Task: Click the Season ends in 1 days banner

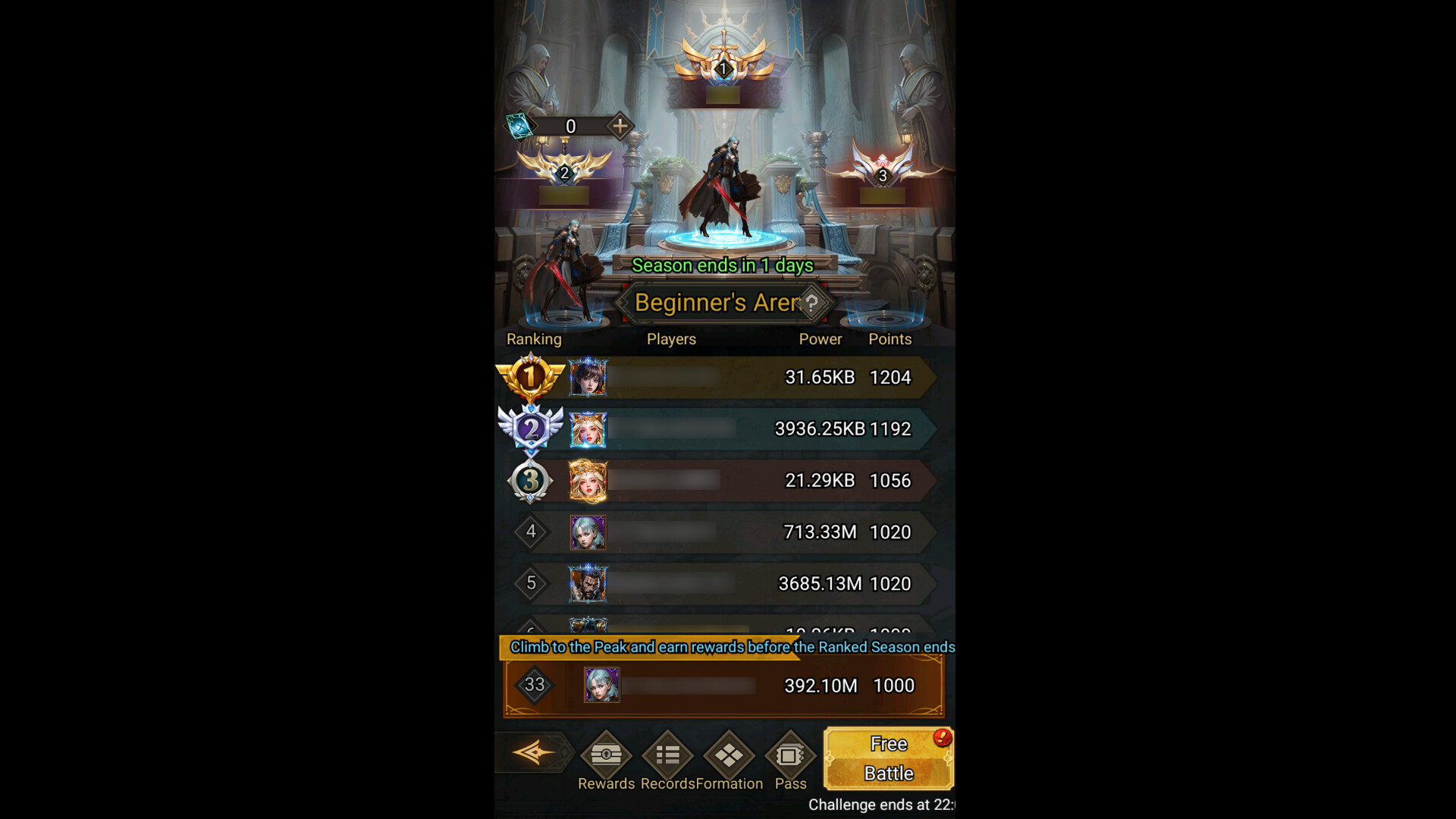Action: [x=722, y=266]
